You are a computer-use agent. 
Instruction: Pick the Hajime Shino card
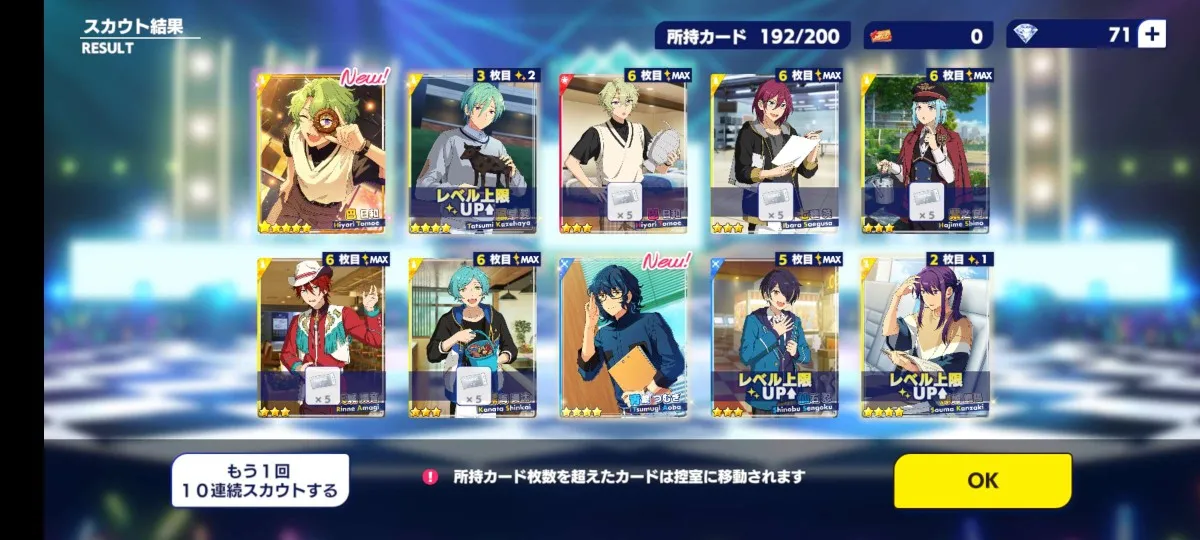(926, 153)
